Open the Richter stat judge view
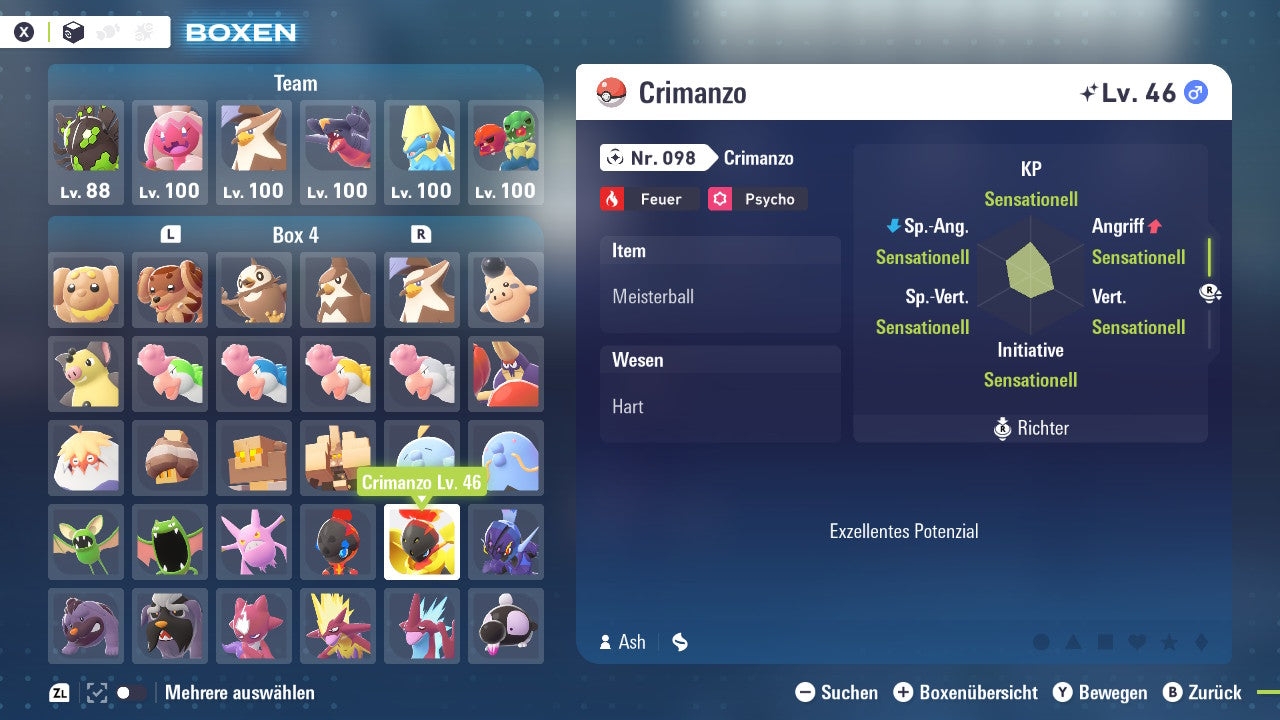The width and height of the screenshot is (1280, 720). click(x=1030, y=428)
